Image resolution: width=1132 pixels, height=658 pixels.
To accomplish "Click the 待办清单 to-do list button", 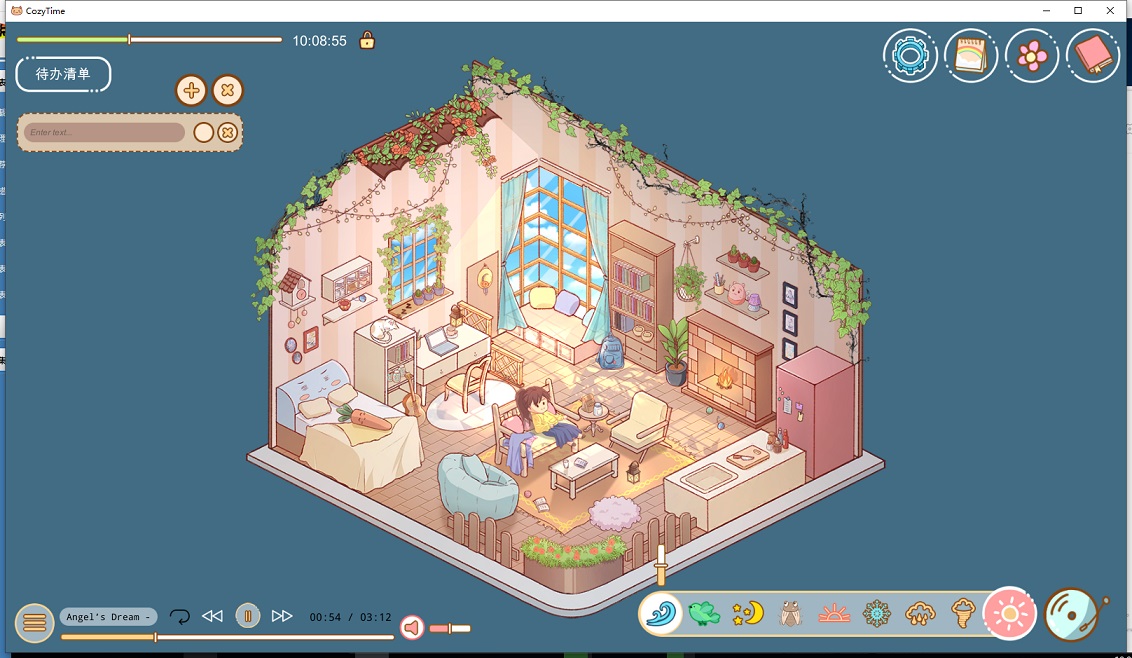I will click(x=63, y=74).
